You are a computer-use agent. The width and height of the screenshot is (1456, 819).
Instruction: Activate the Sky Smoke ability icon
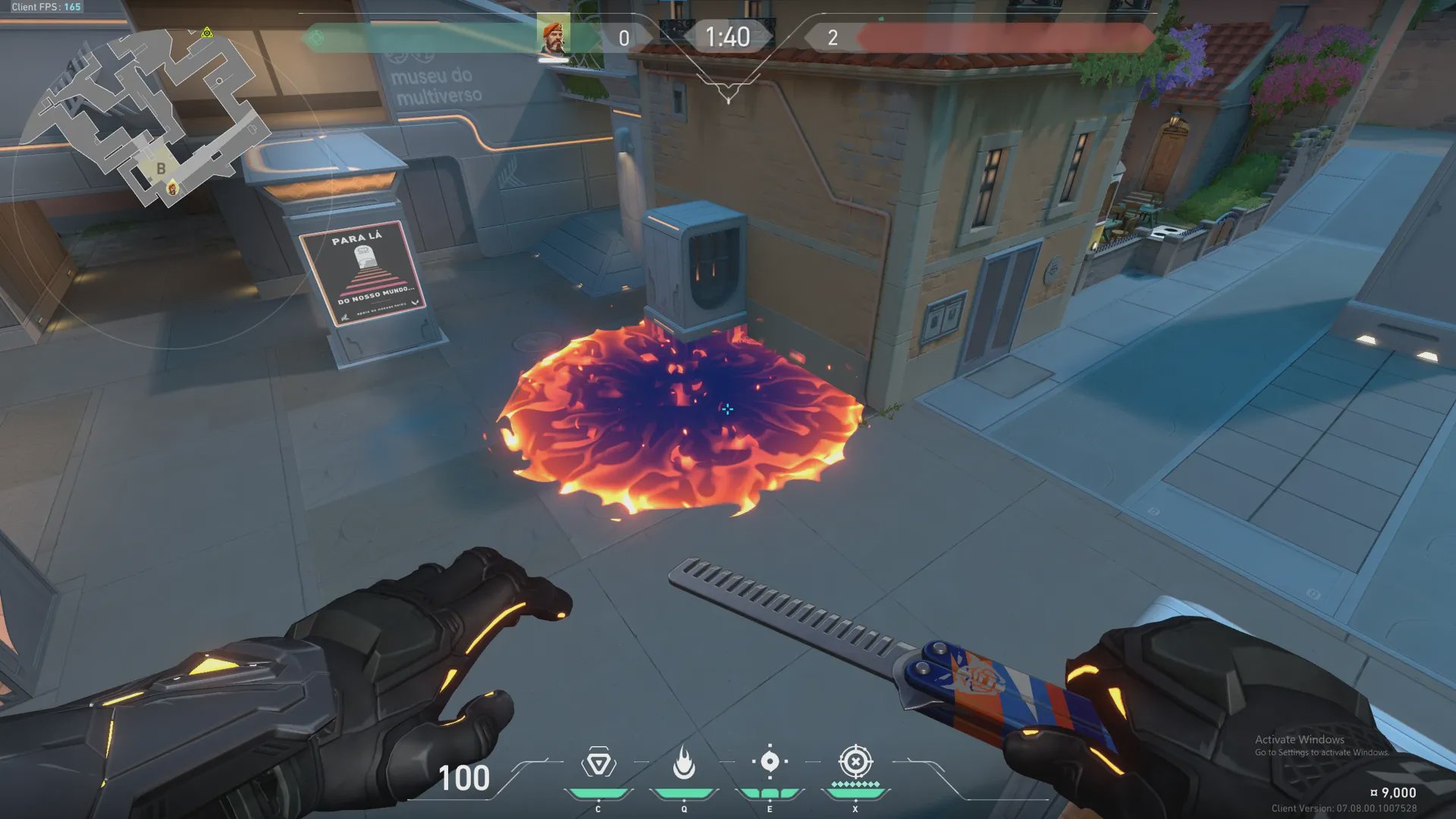pos(770,761)
